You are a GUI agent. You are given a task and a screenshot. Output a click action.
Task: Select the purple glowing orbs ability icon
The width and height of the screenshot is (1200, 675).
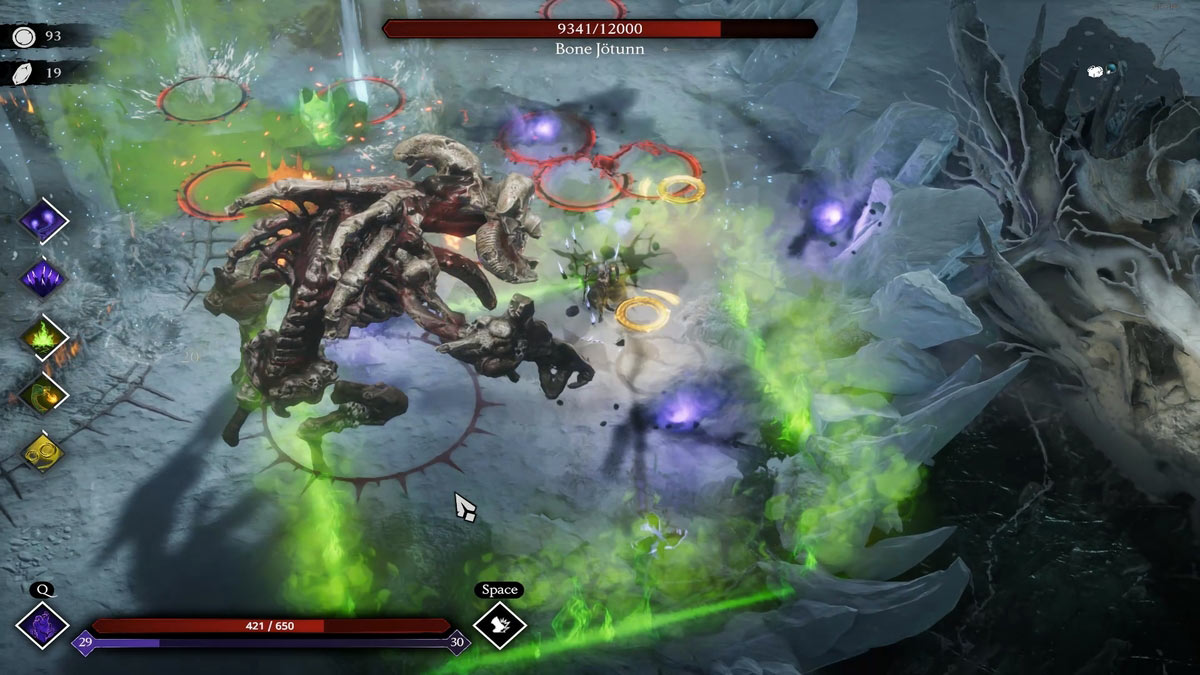pos(44,219)
